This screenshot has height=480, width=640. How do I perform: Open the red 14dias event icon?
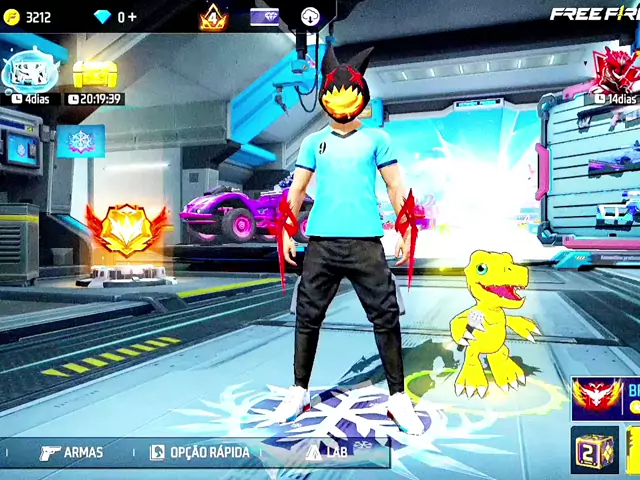[612, 70]
